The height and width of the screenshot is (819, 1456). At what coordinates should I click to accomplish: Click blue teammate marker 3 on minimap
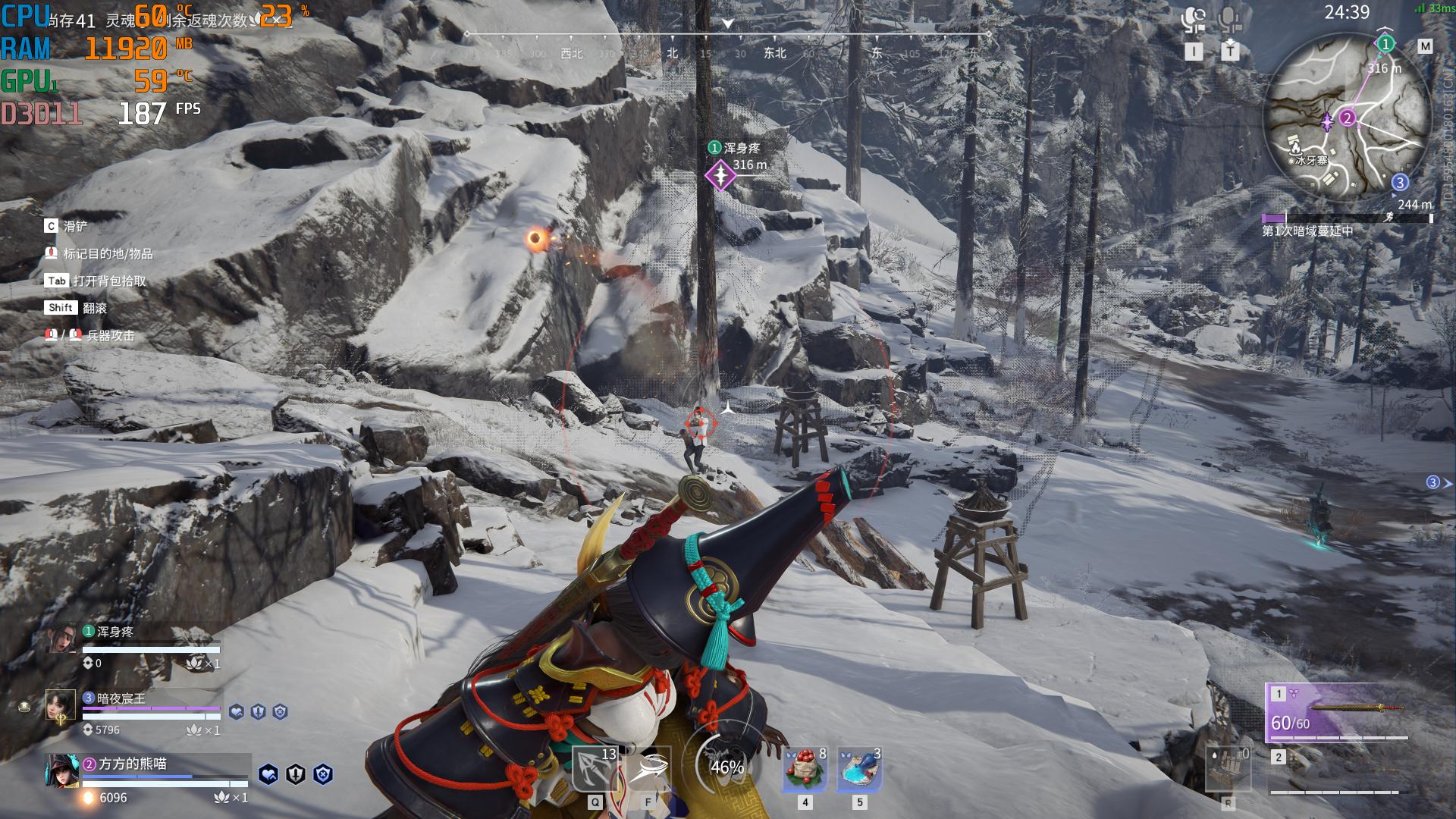[x=1400, y=182]
